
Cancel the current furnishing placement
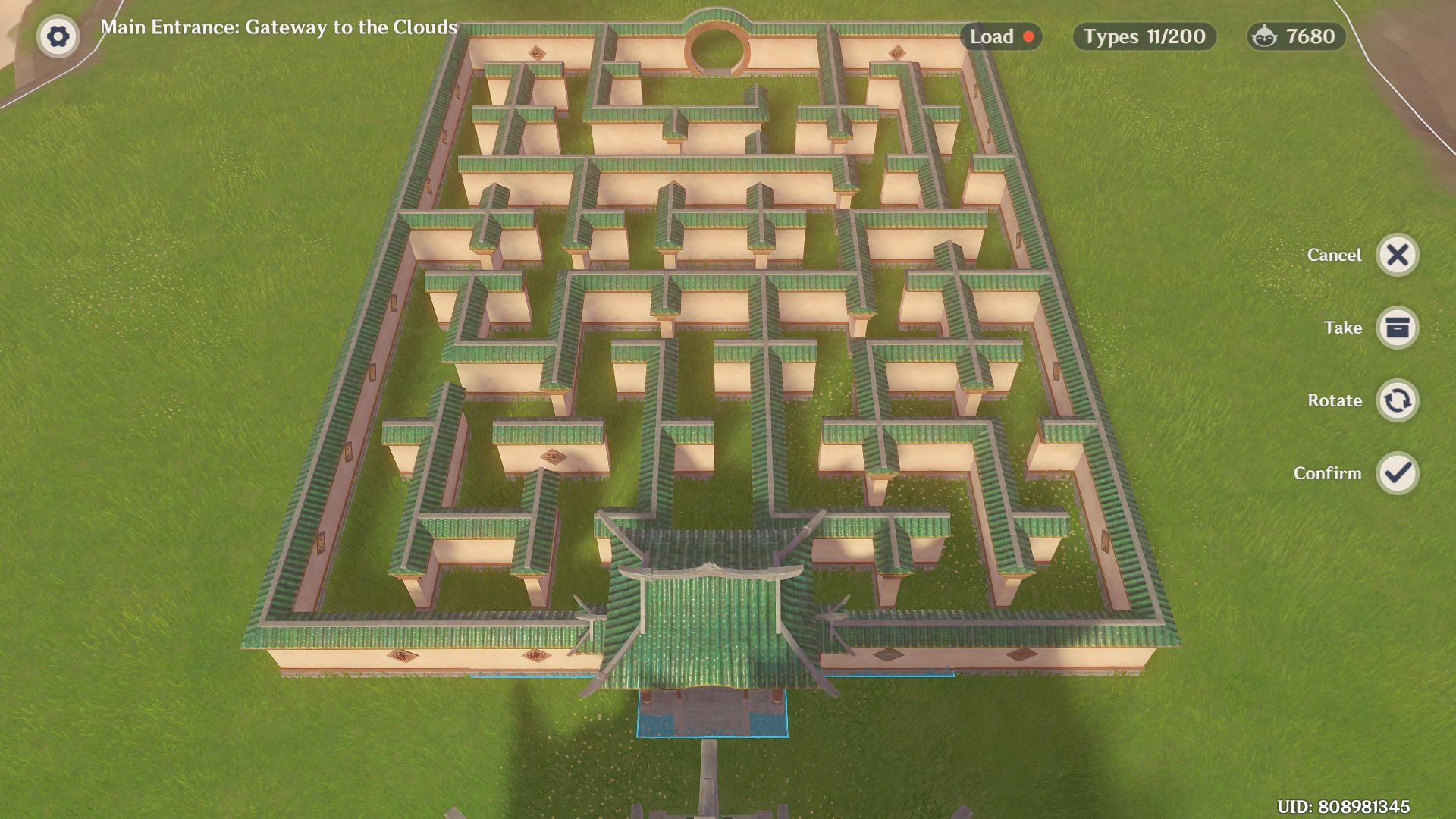[1399, 255]
